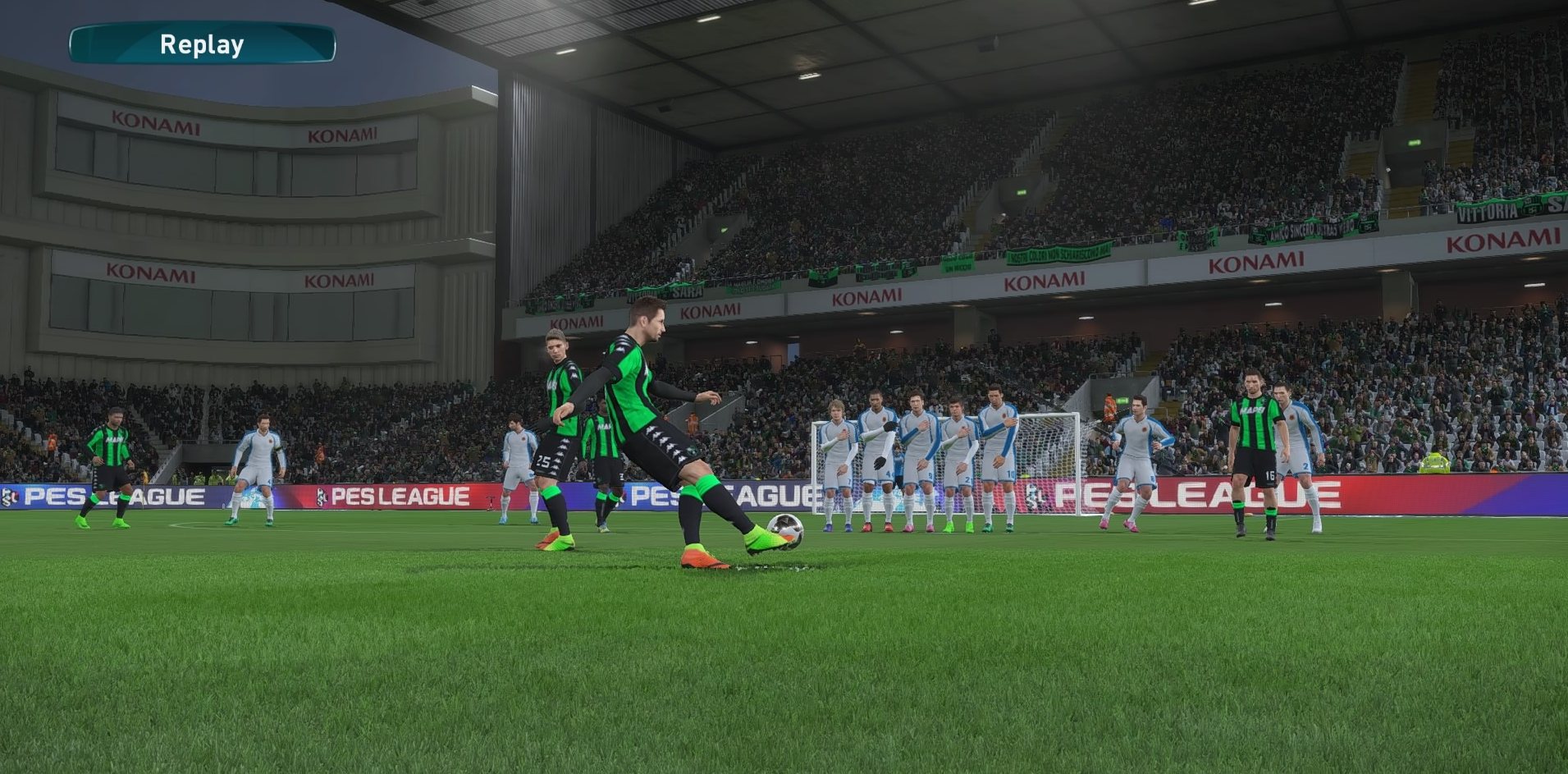Click the Replay banner label
The image size is (1568, 774).
(x=202, y=44)
